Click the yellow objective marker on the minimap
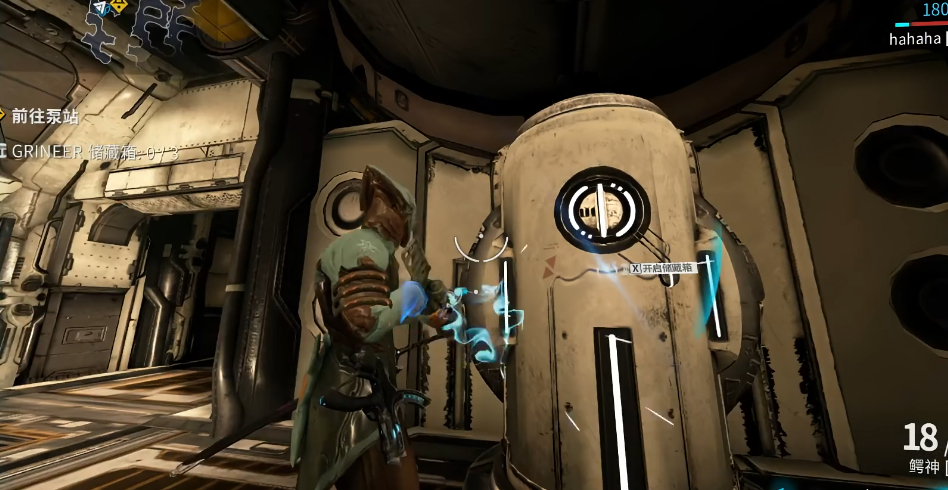Viewport: 948px width, 490px height. tap(117, 7)
